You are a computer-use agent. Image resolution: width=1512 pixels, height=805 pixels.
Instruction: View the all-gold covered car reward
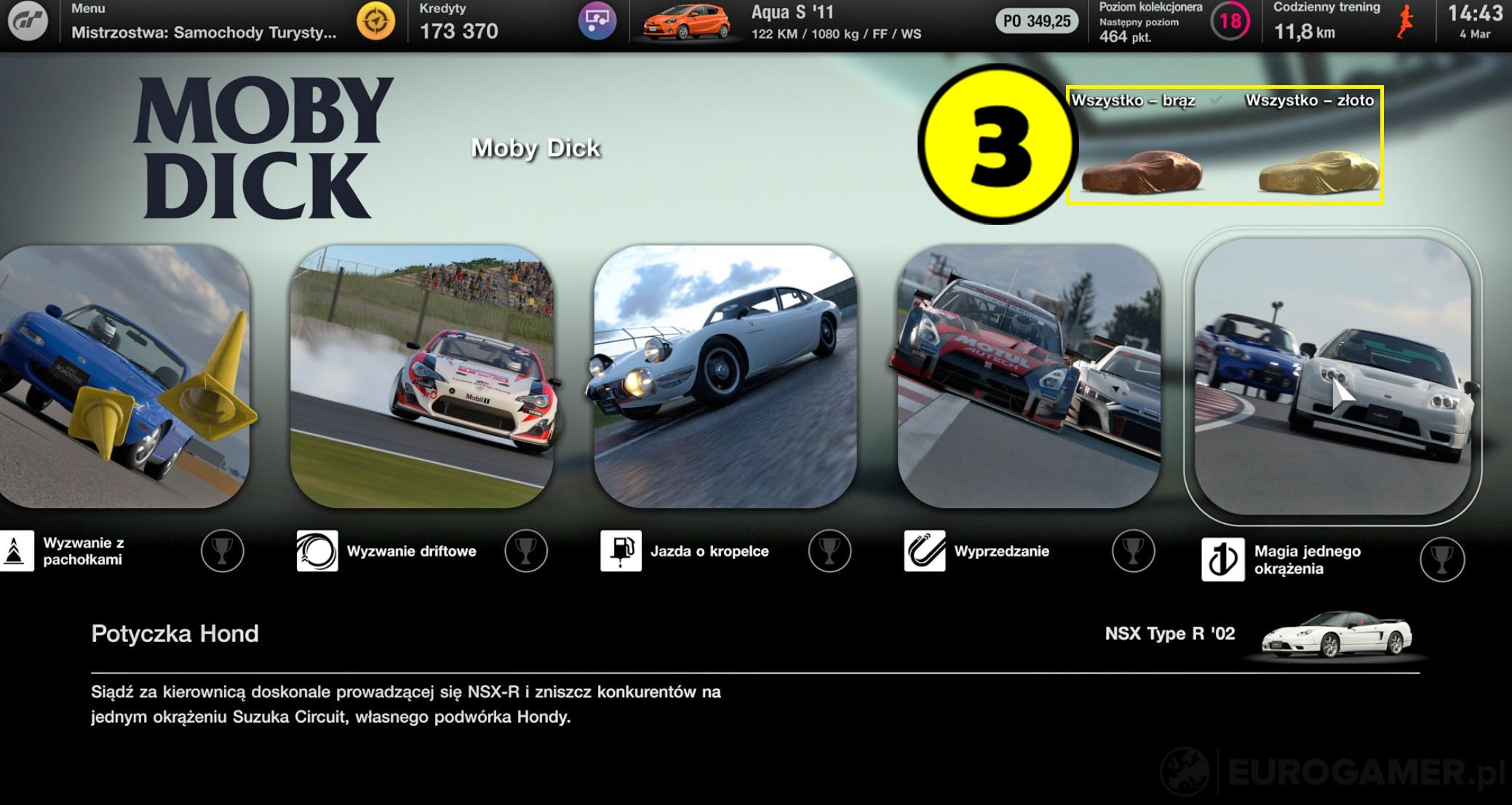point(1318,173)
